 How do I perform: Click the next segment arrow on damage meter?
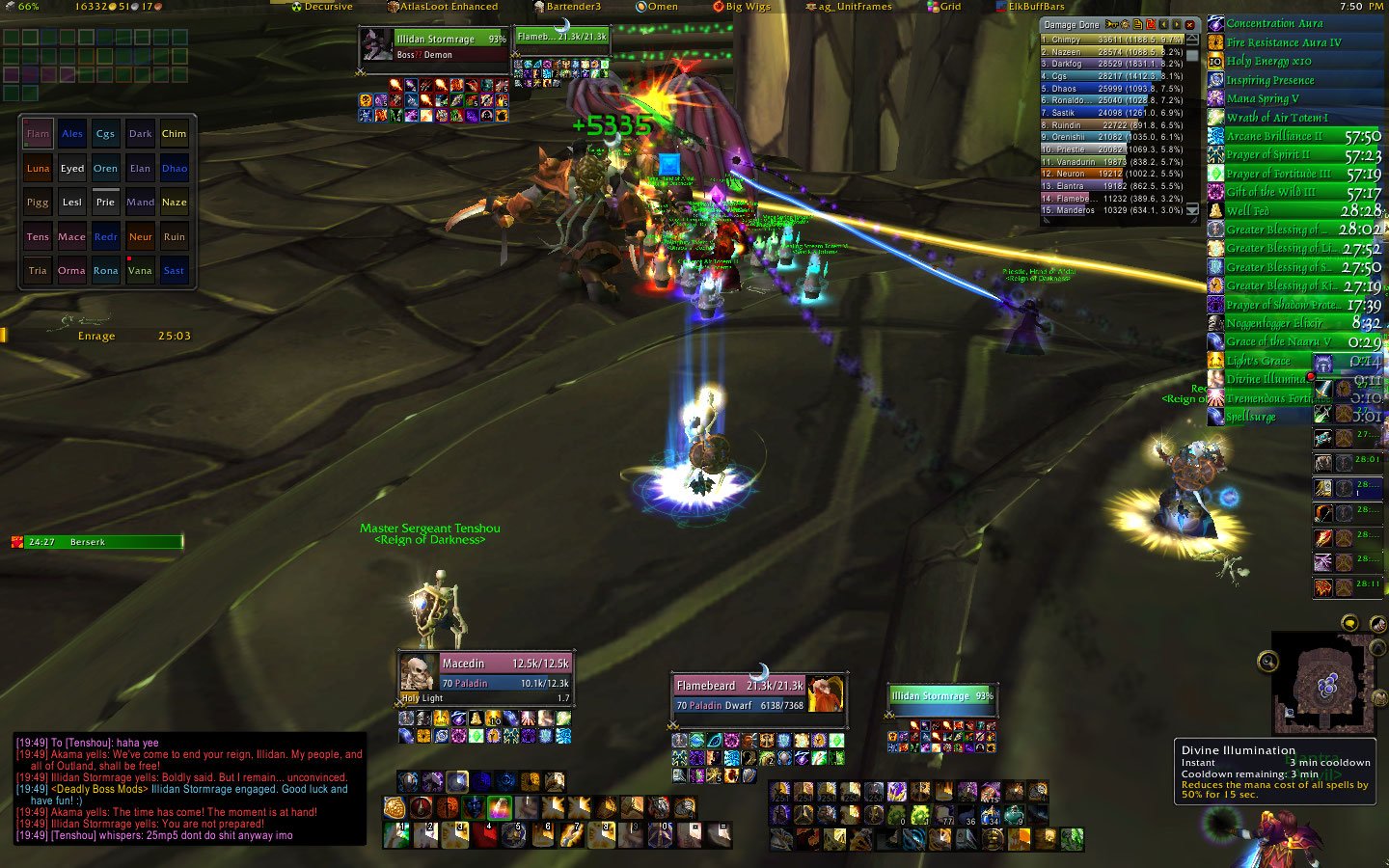(x=1176, y=23)
